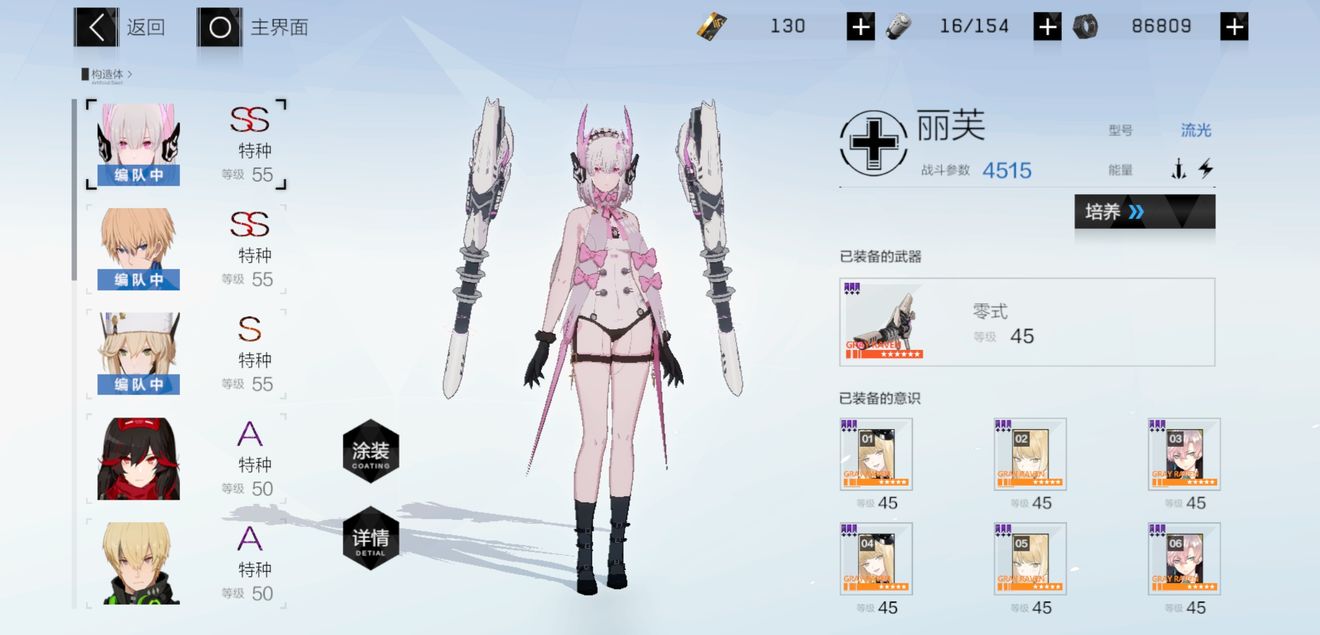Select the equipped weapon 零式

point(1027,322)
